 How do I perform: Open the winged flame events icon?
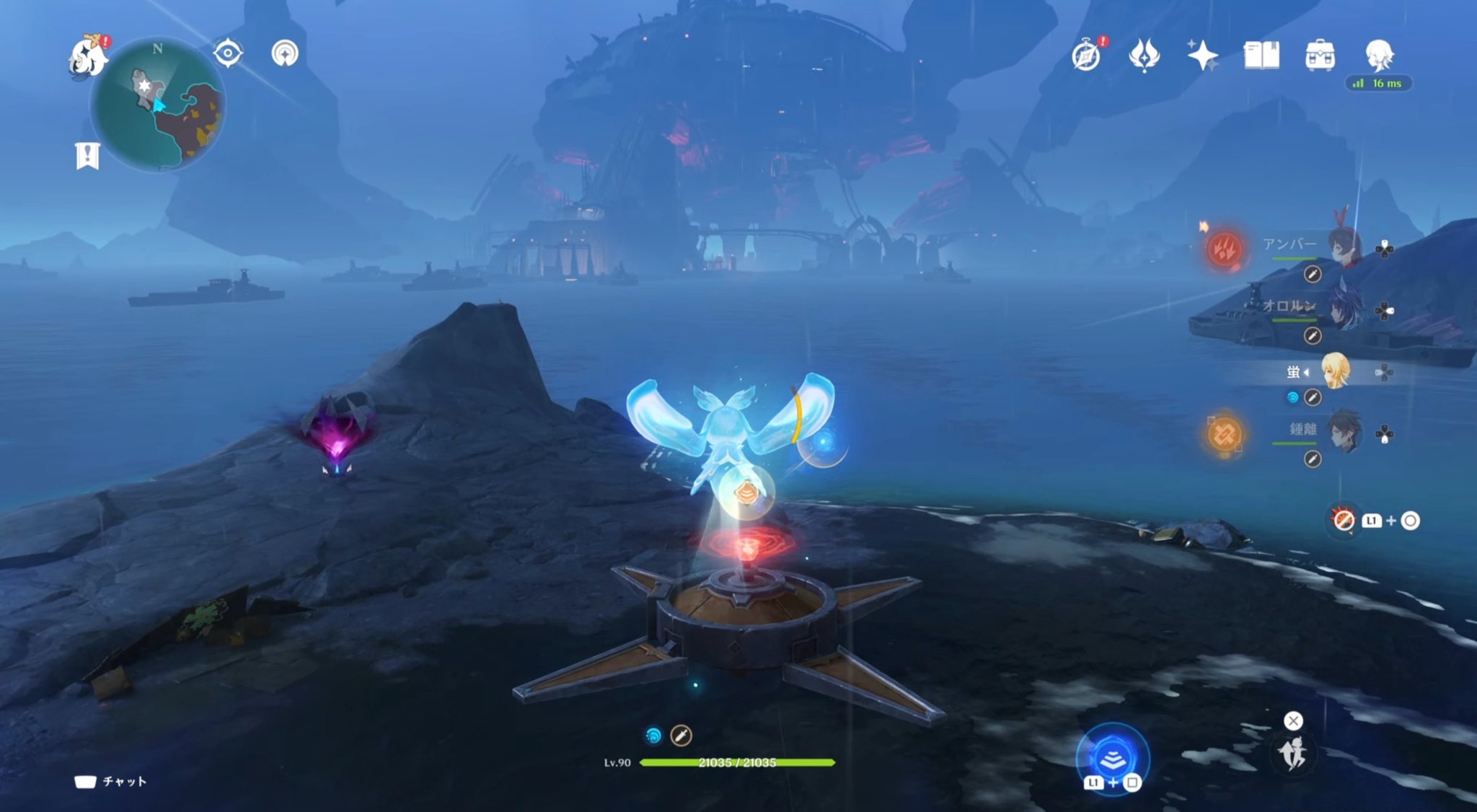(x=1144, y=56)
